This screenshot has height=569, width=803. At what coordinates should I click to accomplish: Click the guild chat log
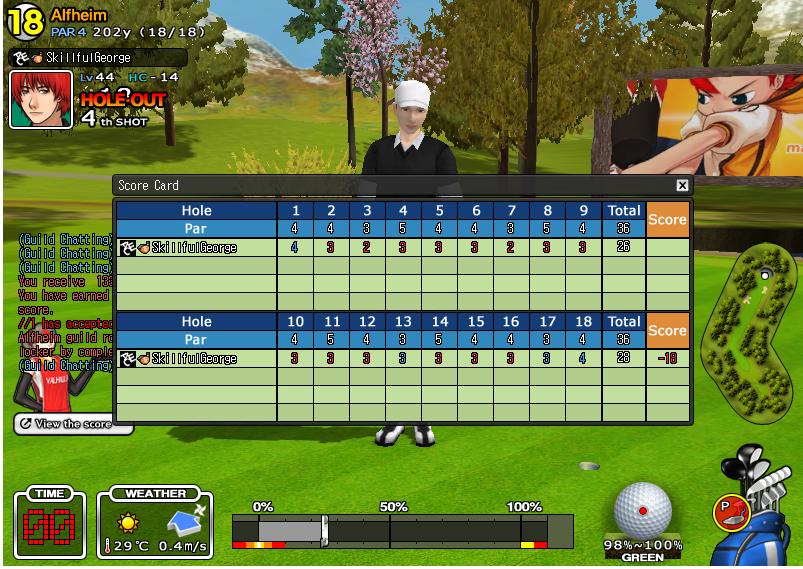tap(64, 300)
